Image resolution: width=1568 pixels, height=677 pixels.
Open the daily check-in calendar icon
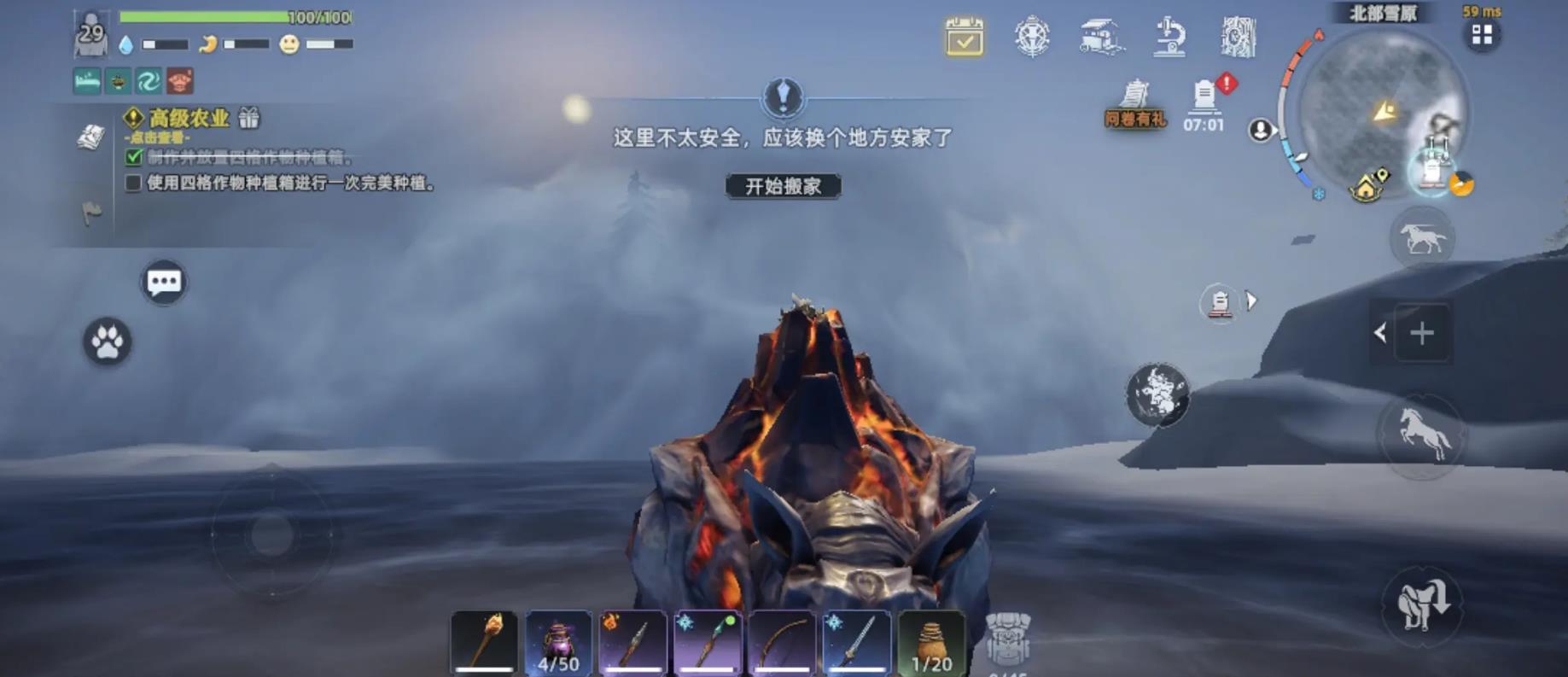(x=964, y=36)
